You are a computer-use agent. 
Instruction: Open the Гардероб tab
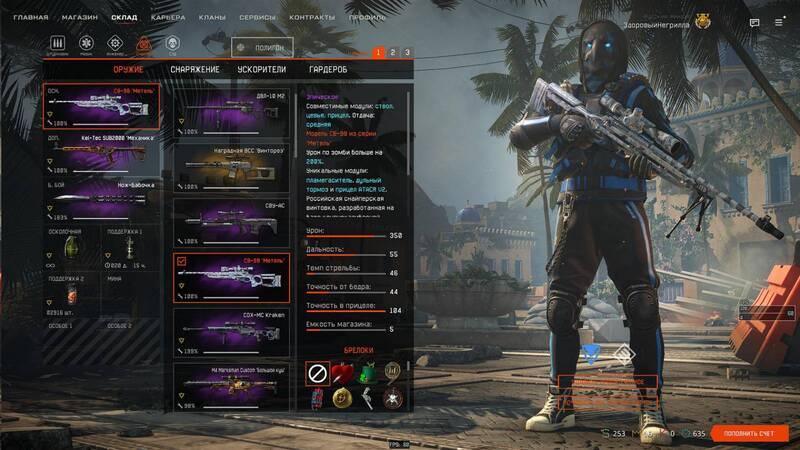click(x=328, y=69)
